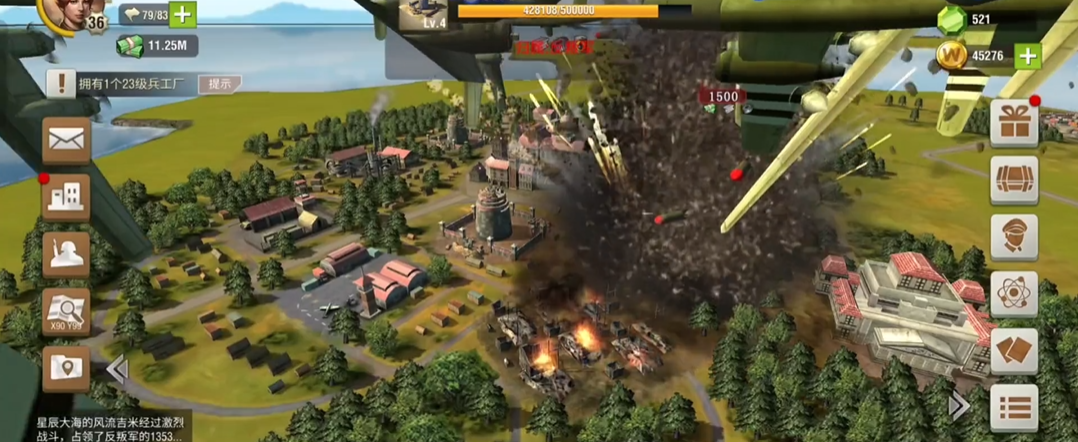Image resolution: width=1078 pixels, height=442 pixels.
Task: Buy more gold coins with the plus button
Action: point(1028,56)
